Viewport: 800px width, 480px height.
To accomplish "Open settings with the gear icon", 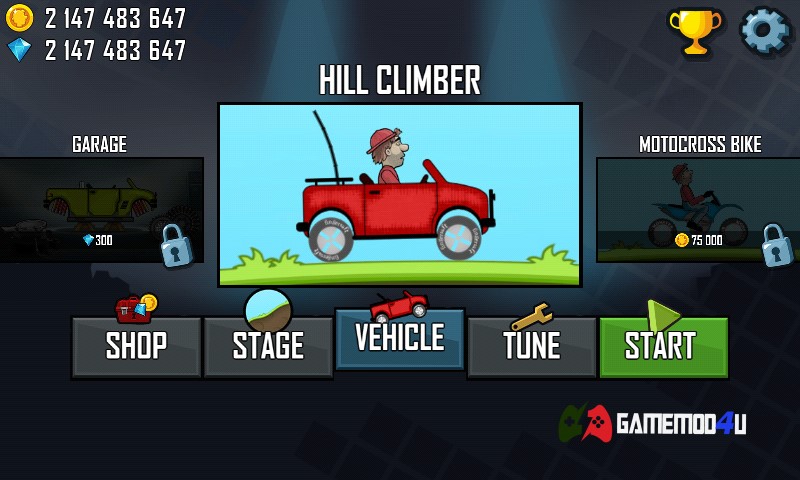I will tap(764, 31).
